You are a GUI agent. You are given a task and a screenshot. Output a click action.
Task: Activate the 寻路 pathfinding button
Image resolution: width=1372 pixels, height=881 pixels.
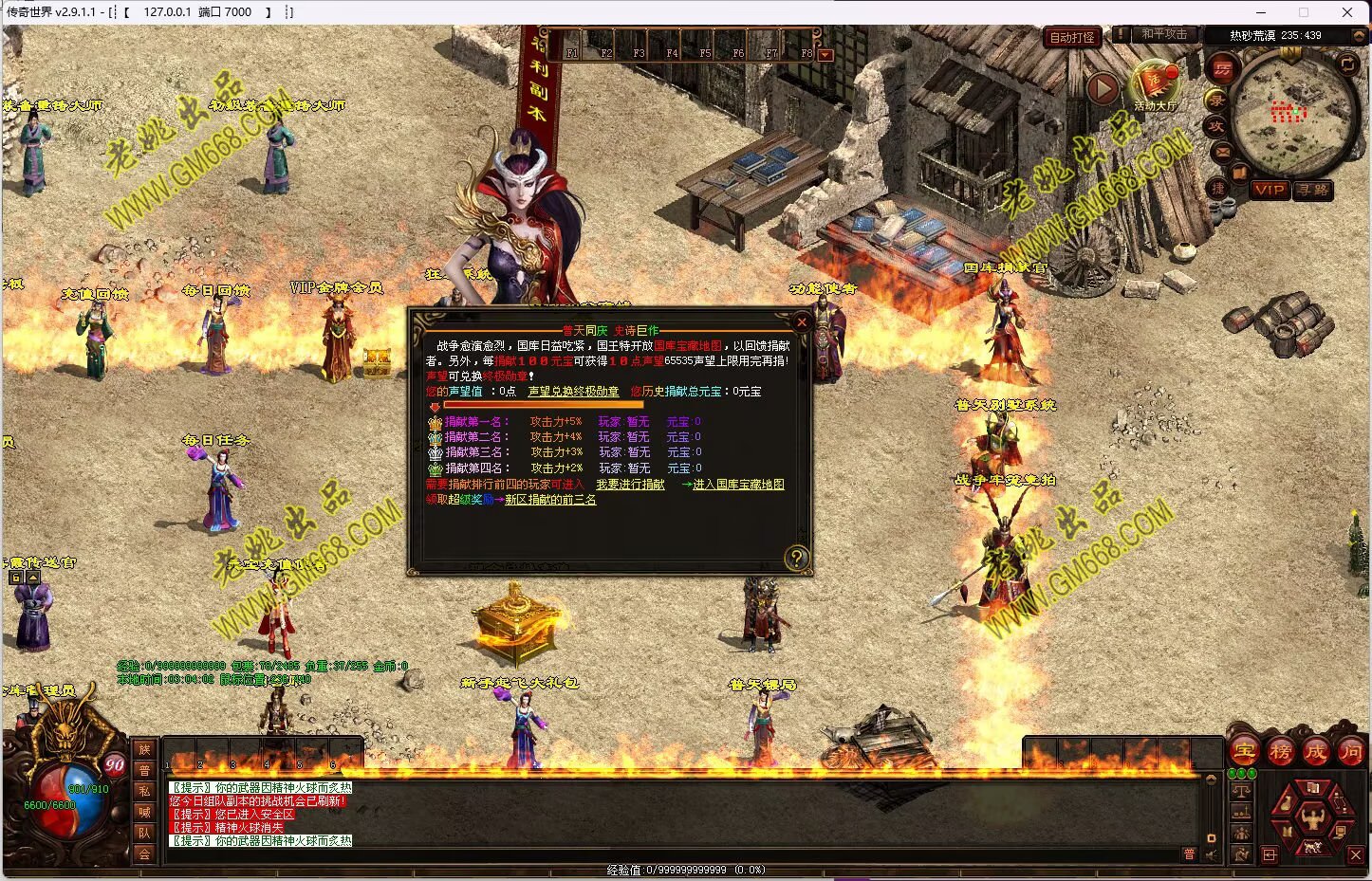pos(1313,190)
